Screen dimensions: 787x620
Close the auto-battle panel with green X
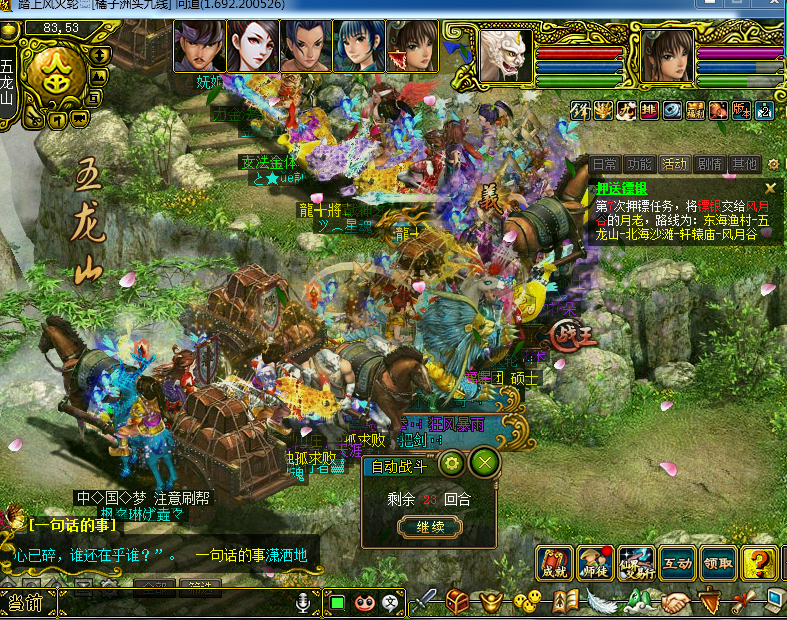pos(484,463)
